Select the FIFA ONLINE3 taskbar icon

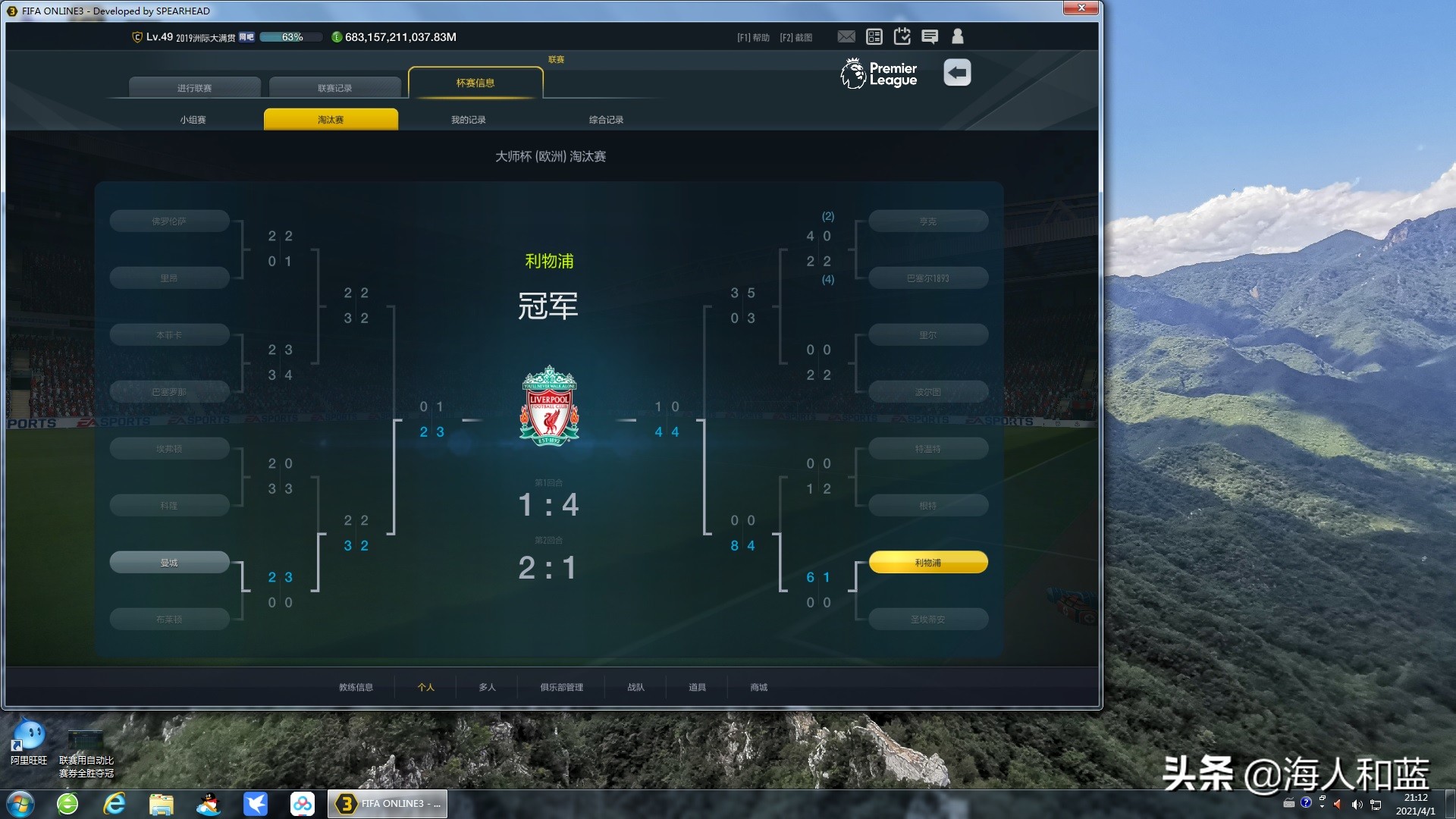387,803
